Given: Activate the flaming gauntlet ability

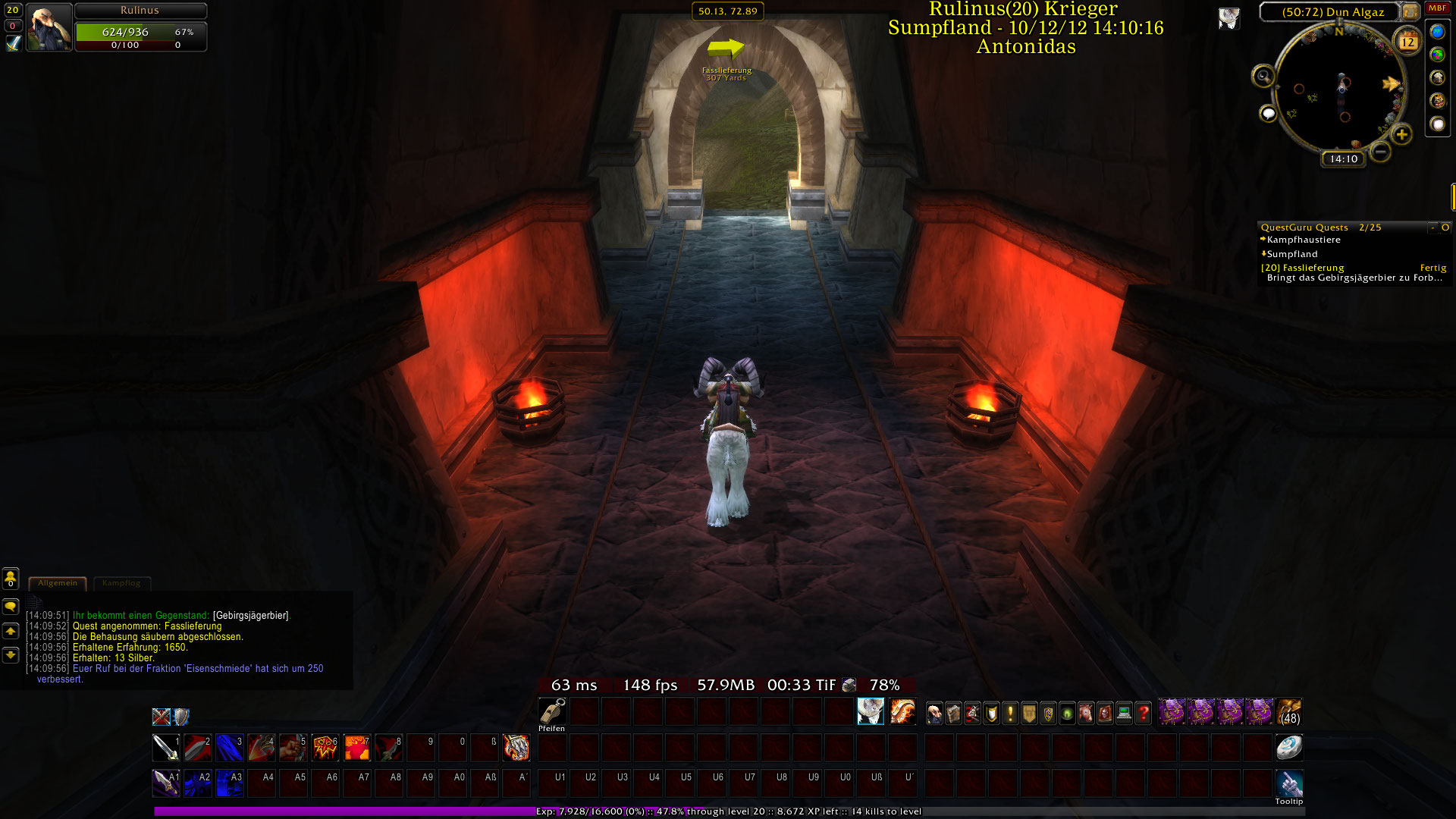Looking at the screenshot, I should tap(516, 748).
